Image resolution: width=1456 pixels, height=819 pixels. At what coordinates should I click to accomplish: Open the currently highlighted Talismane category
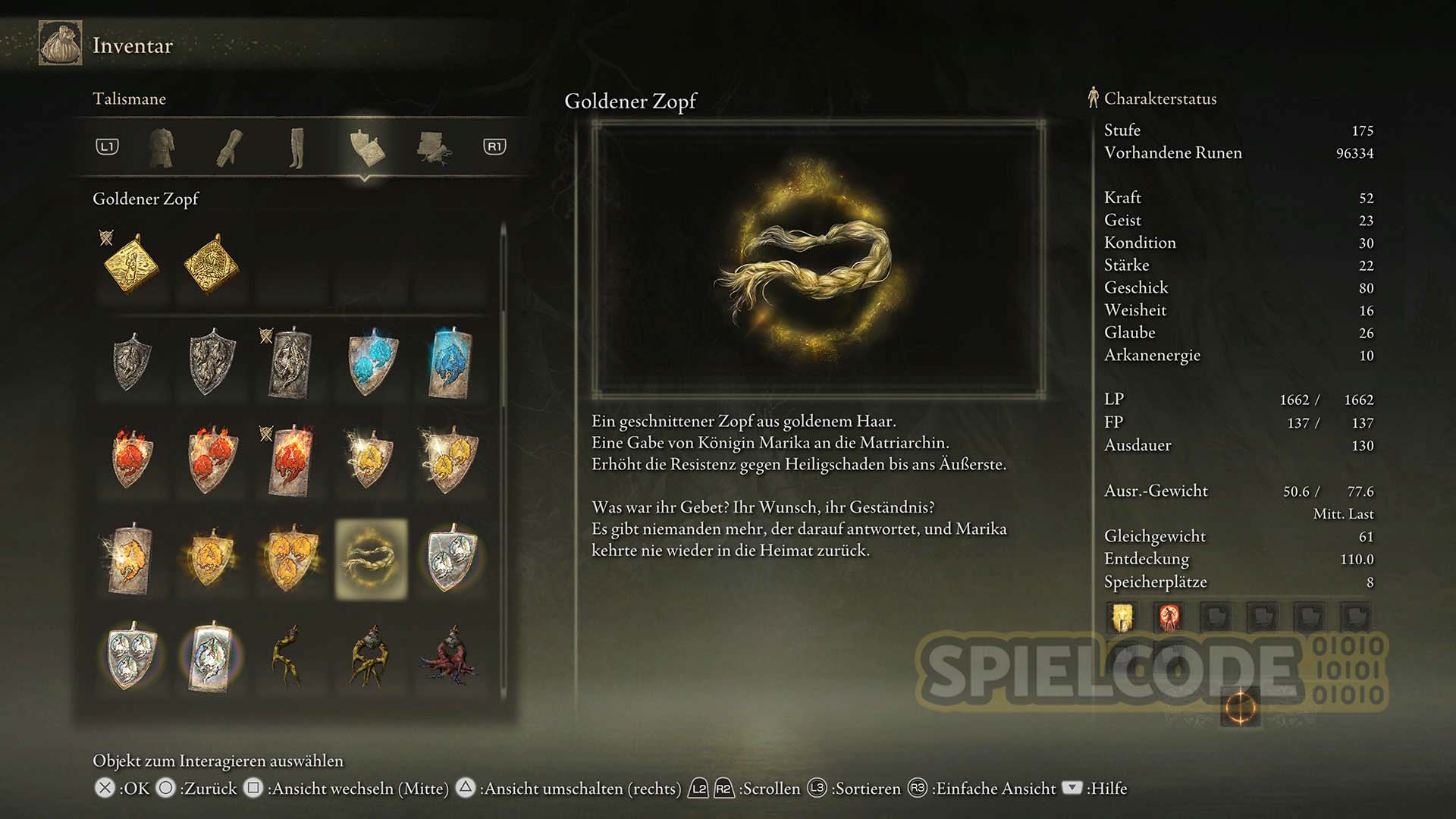pyautogui.click(x=366, y=149)
